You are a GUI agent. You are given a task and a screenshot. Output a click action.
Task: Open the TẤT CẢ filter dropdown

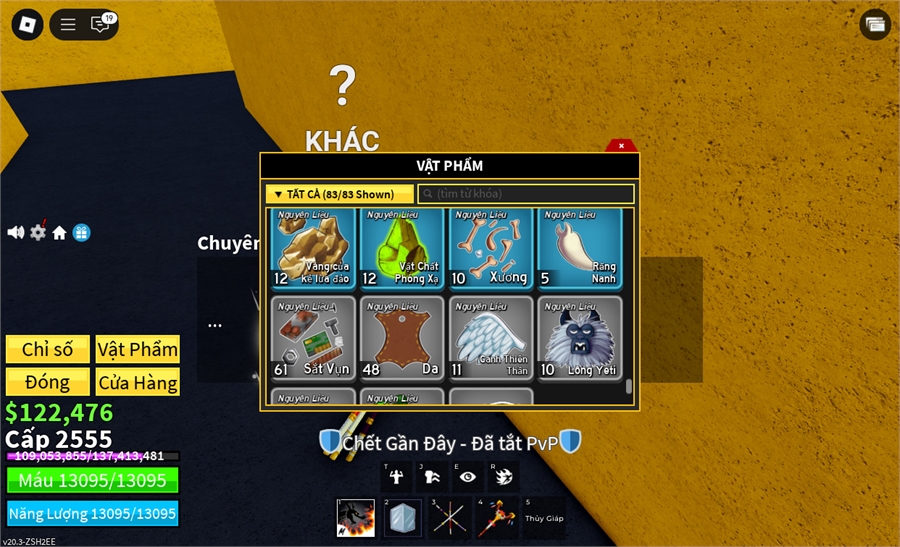click(339, 194)
